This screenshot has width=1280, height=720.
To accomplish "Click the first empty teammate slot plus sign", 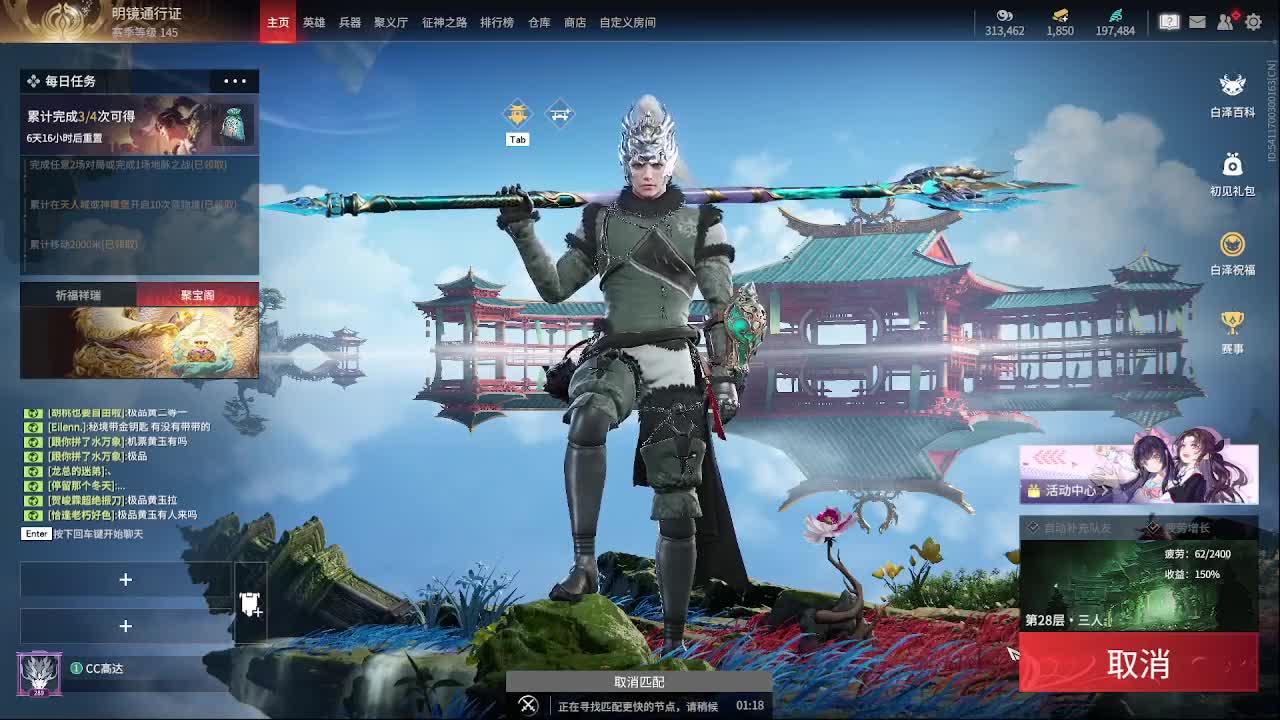I will coord(126,579).
